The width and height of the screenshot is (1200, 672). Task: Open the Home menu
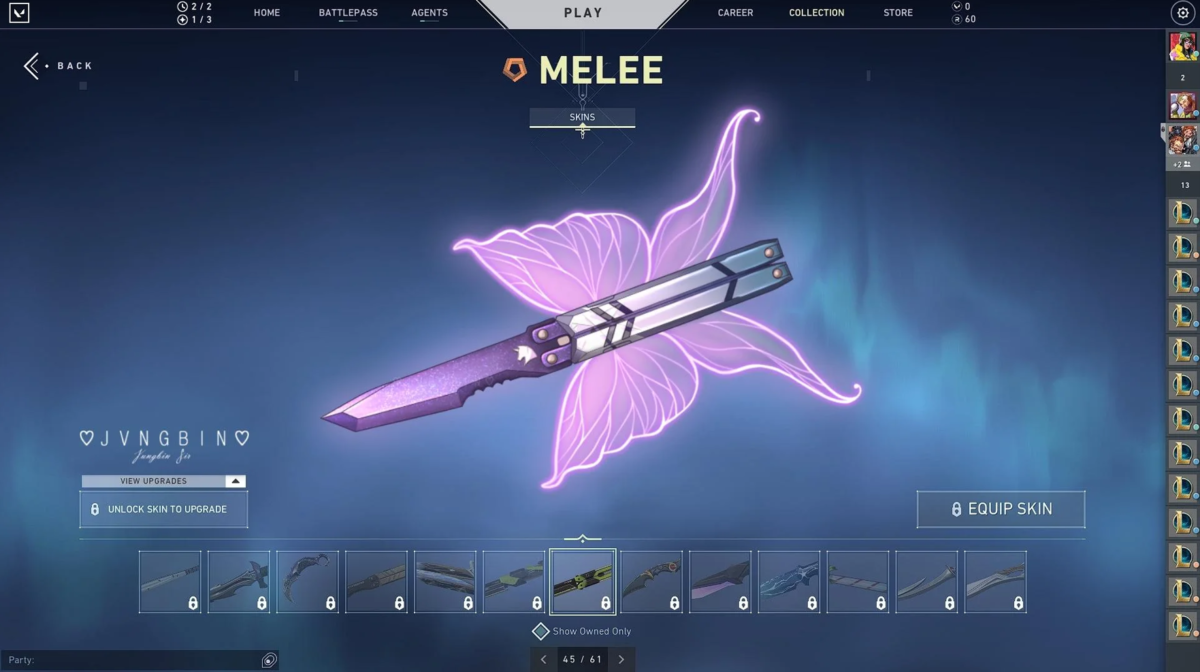click(267, 13)
